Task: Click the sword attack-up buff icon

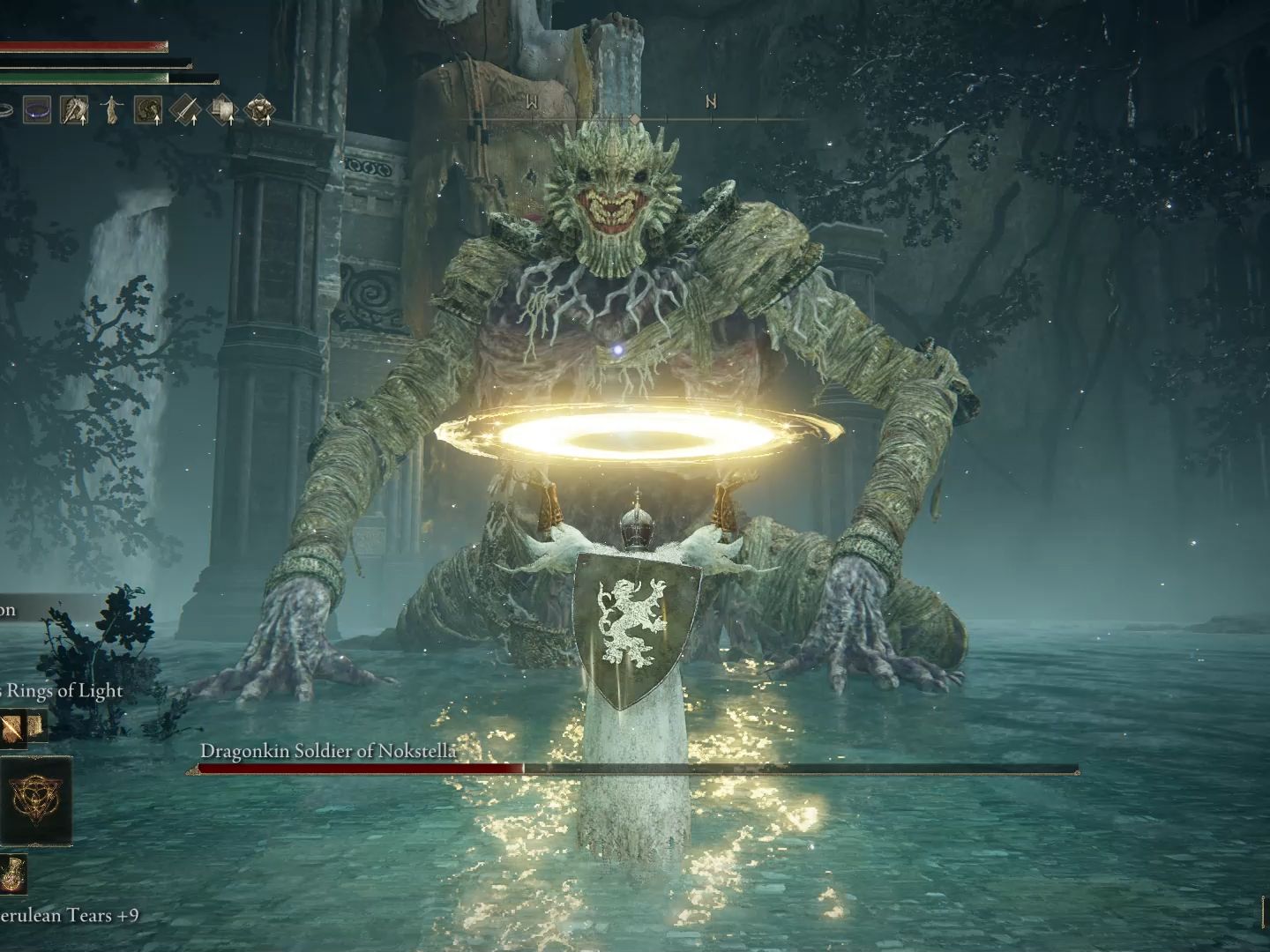Action: [x=185, y=109]
